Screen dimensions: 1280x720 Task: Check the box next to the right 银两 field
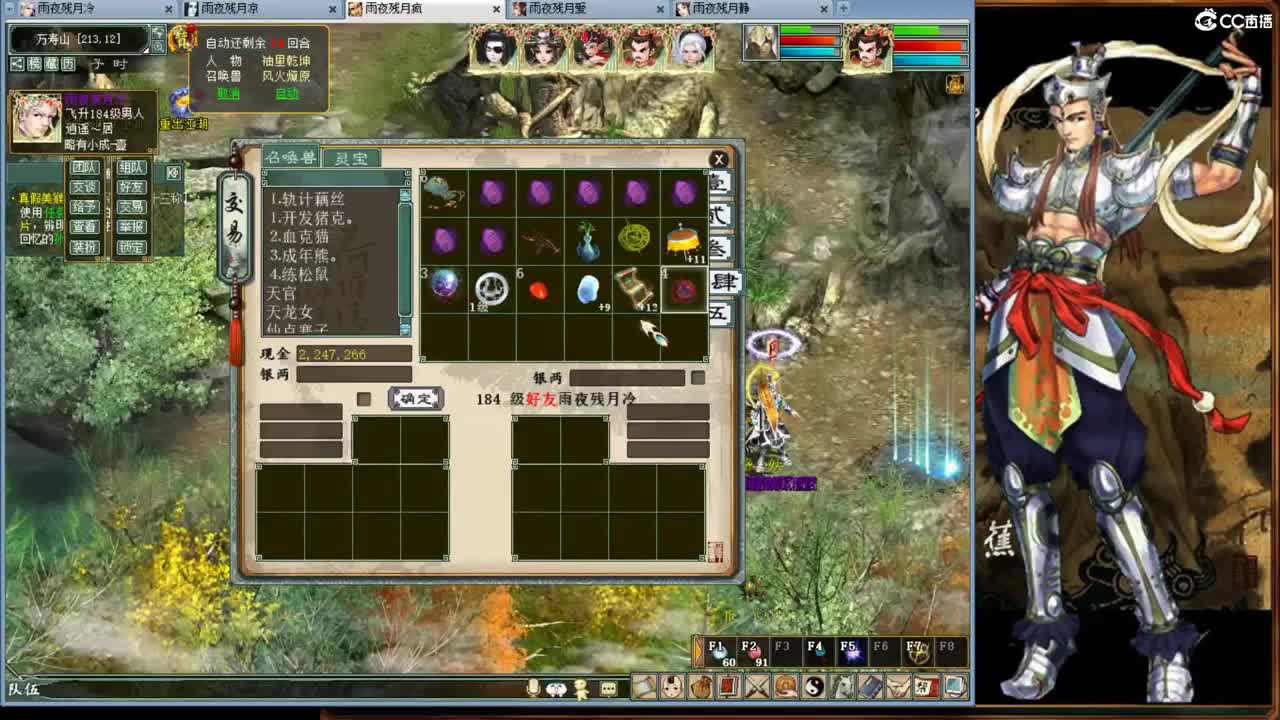[697, 378]
